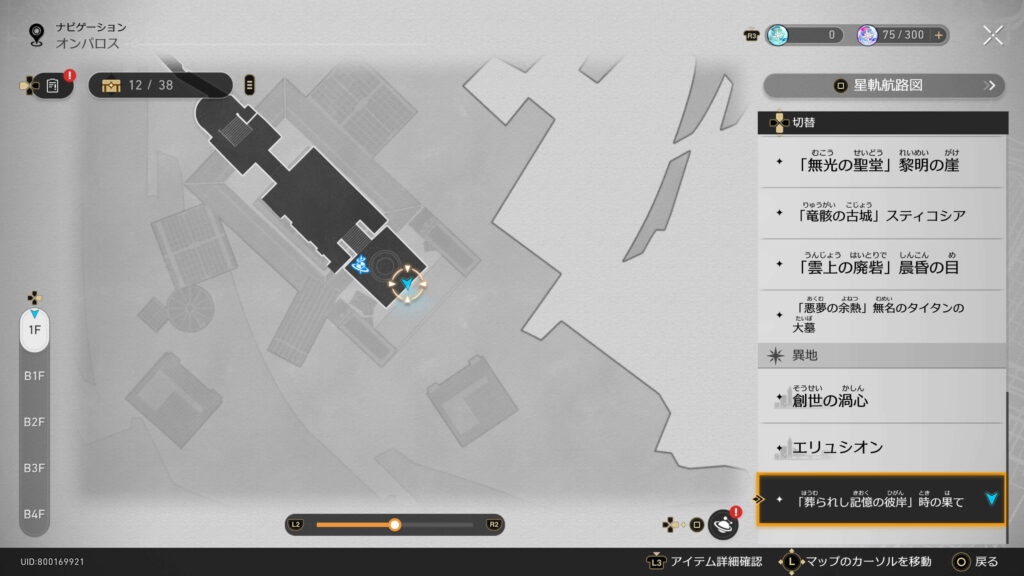The image size is (1024, 576).
Task: Choose 「竜骸の古城」スティコシア location
Action: 882,213
